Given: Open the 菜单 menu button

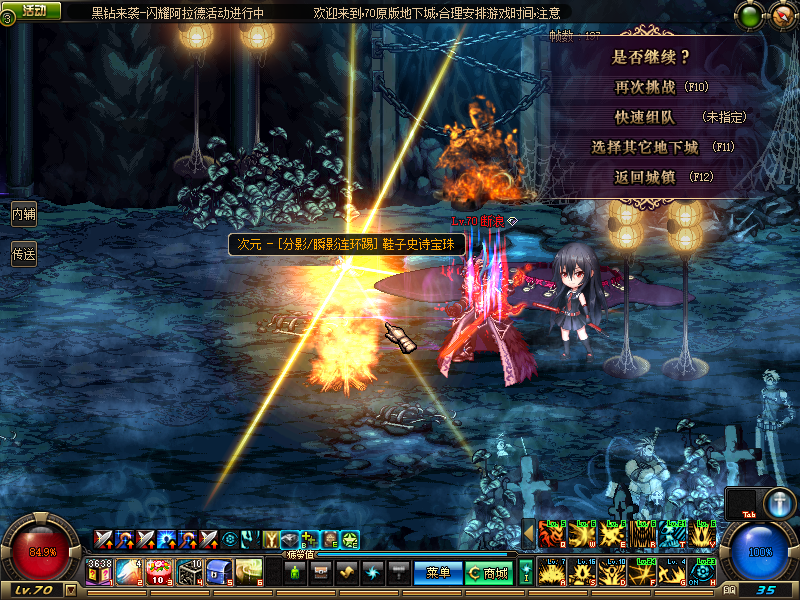Looking at the screenshot, I should click(437, 573).
